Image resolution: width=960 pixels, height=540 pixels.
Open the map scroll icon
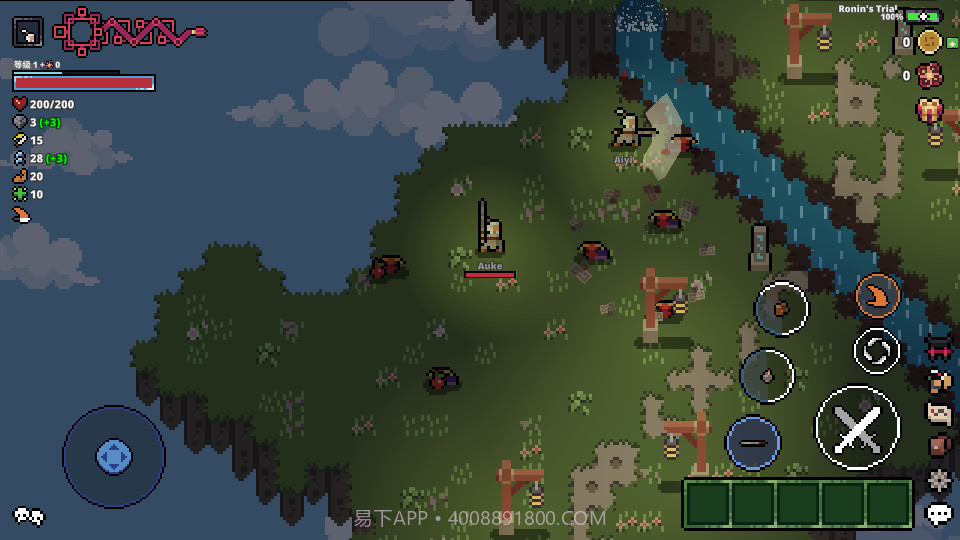click(x=938, y=412)
